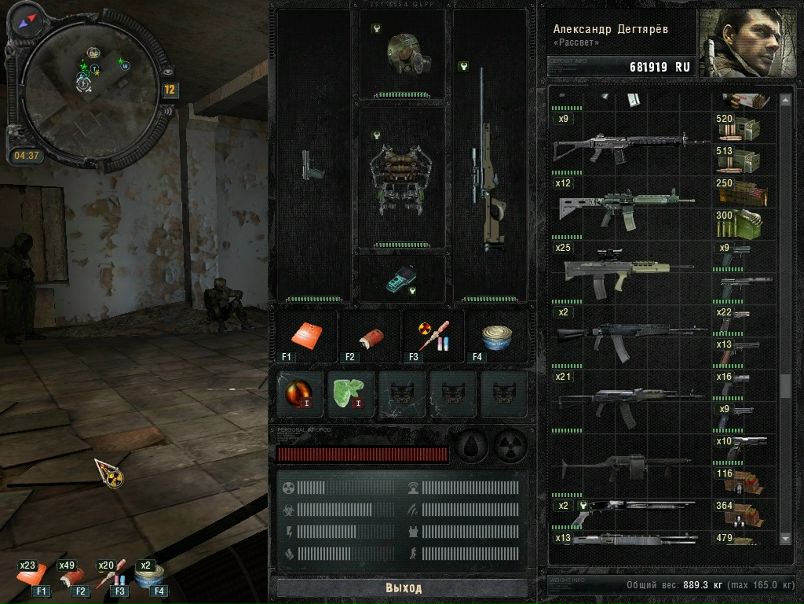This screenshot has height=604, width=804.
Task: Click the Выход exit button
Action: pos(404,588)
